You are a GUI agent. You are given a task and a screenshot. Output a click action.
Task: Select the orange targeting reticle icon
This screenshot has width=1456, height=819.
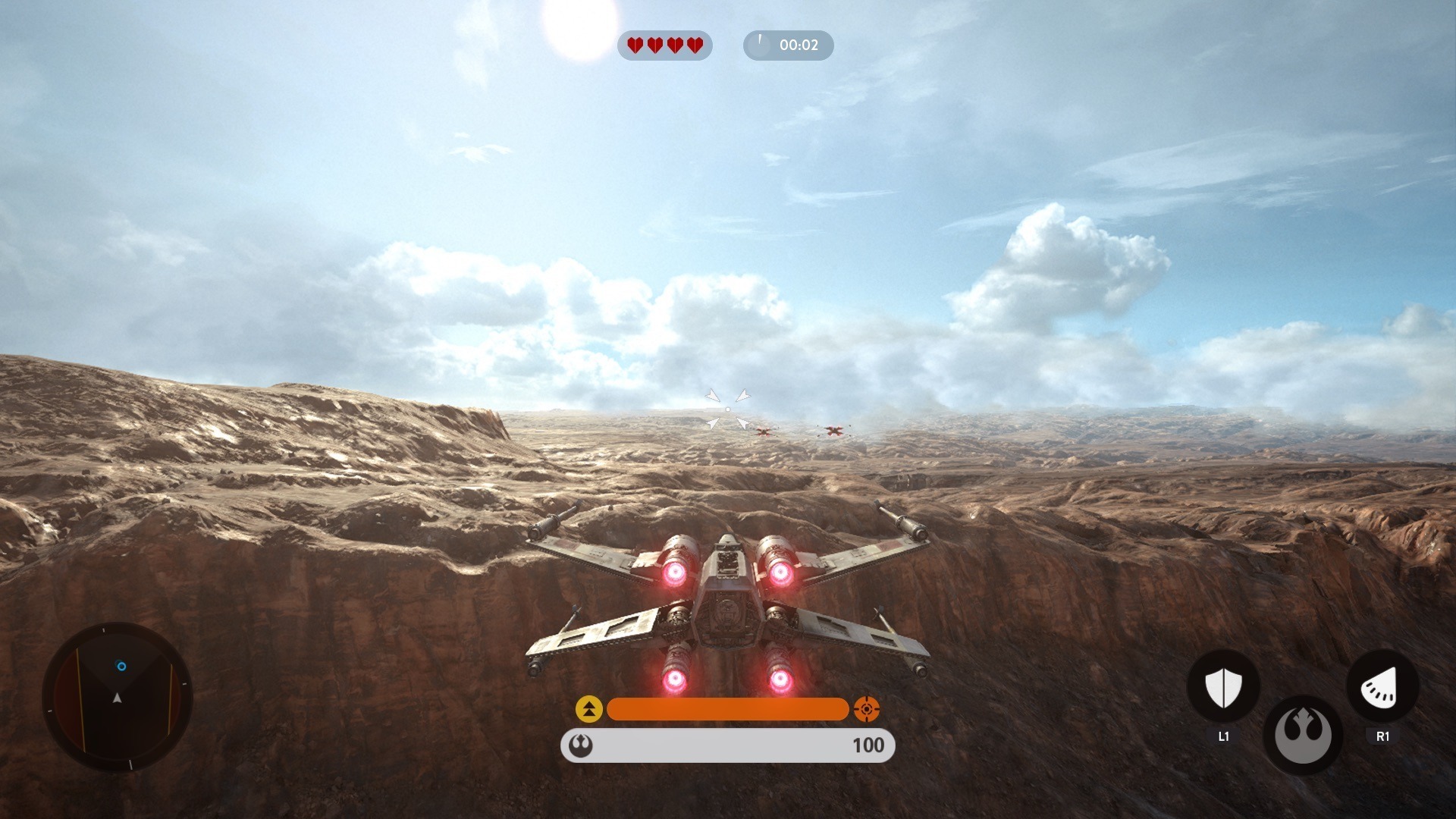[x=866, y=709]
